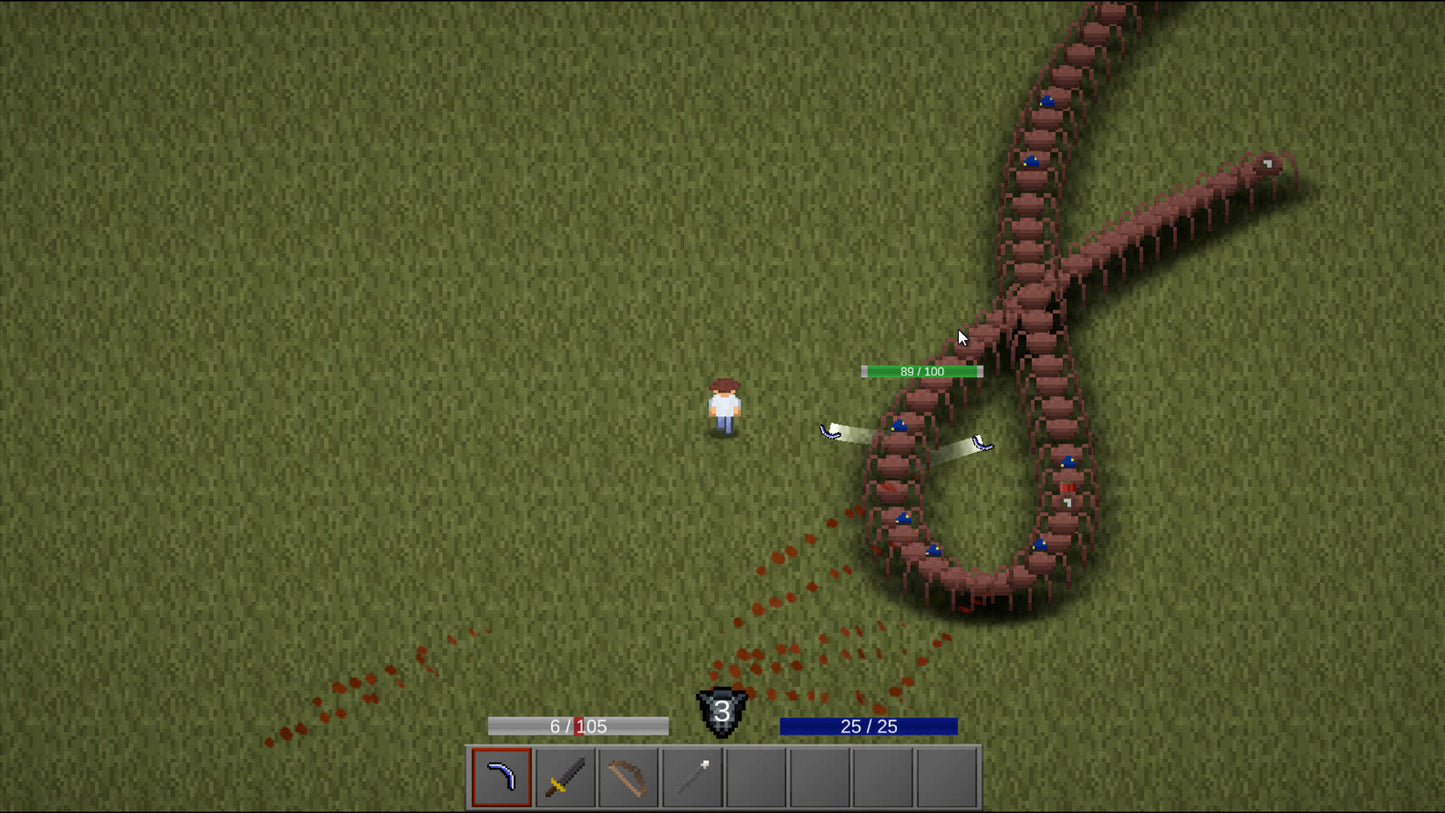Switch to the wooden bow slot
Image resolution: width=1445 pixels, height=813 pixels.
628,777
